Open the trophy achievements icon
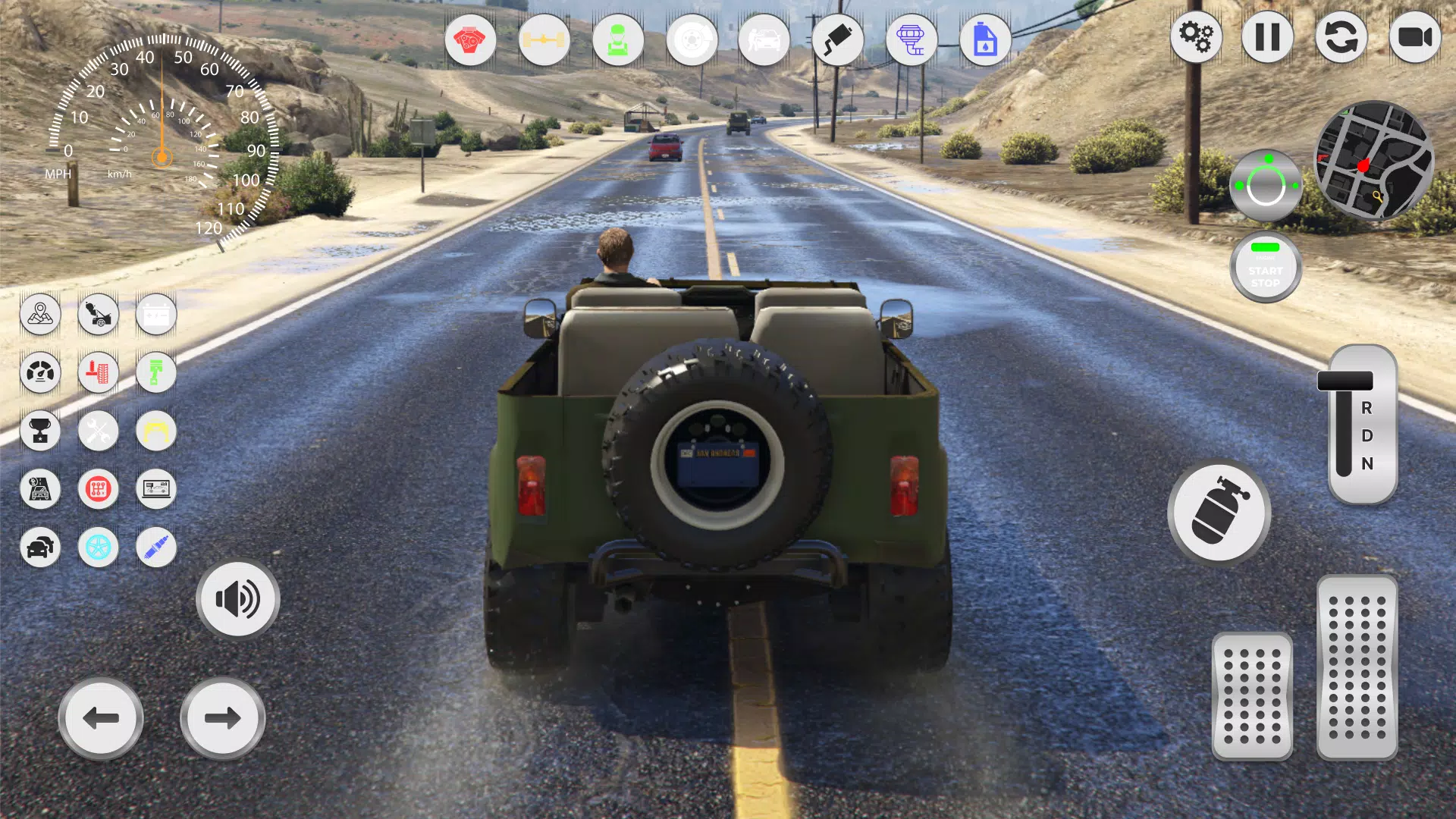The height and width of the screenshot is (819, 1456). click(x=42, y=431)
